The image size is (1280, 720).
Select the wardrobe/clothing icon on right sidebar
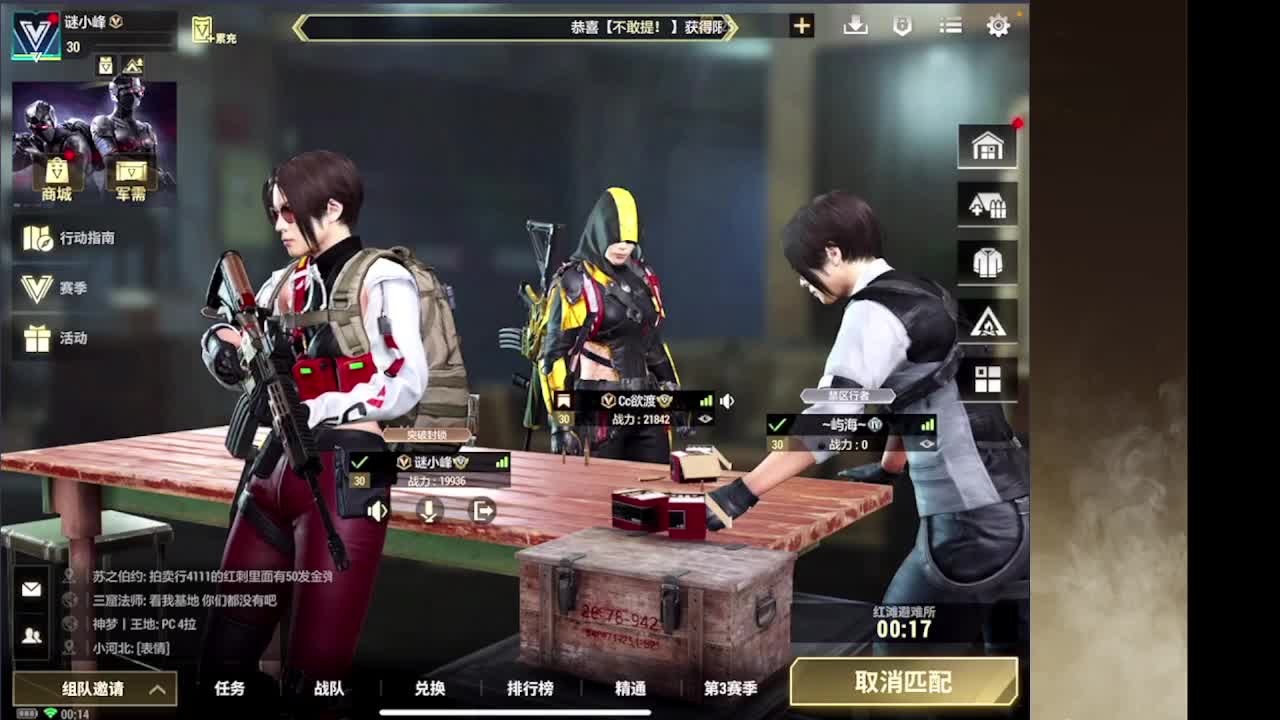987,262
